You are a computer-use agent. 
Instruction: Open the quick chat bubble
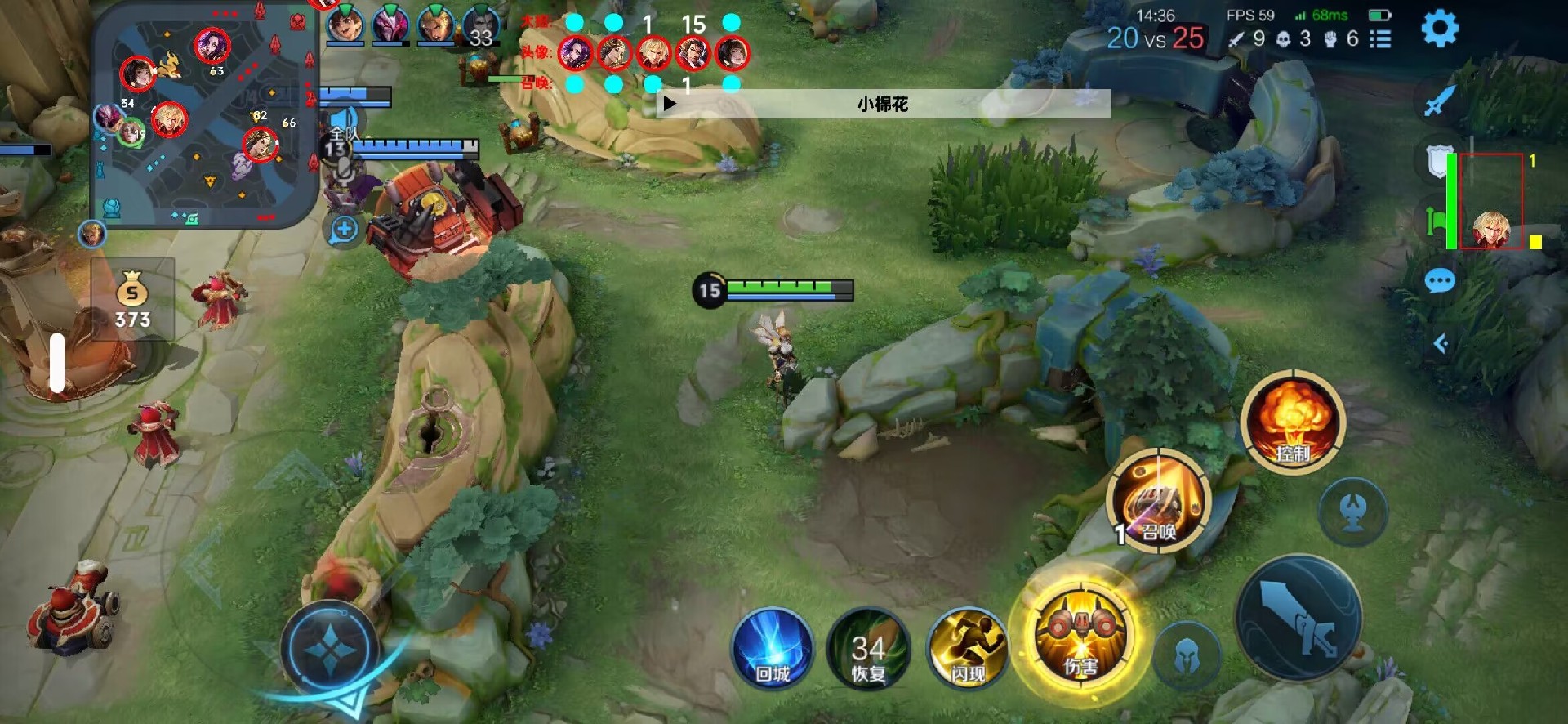coord(1439,282)
